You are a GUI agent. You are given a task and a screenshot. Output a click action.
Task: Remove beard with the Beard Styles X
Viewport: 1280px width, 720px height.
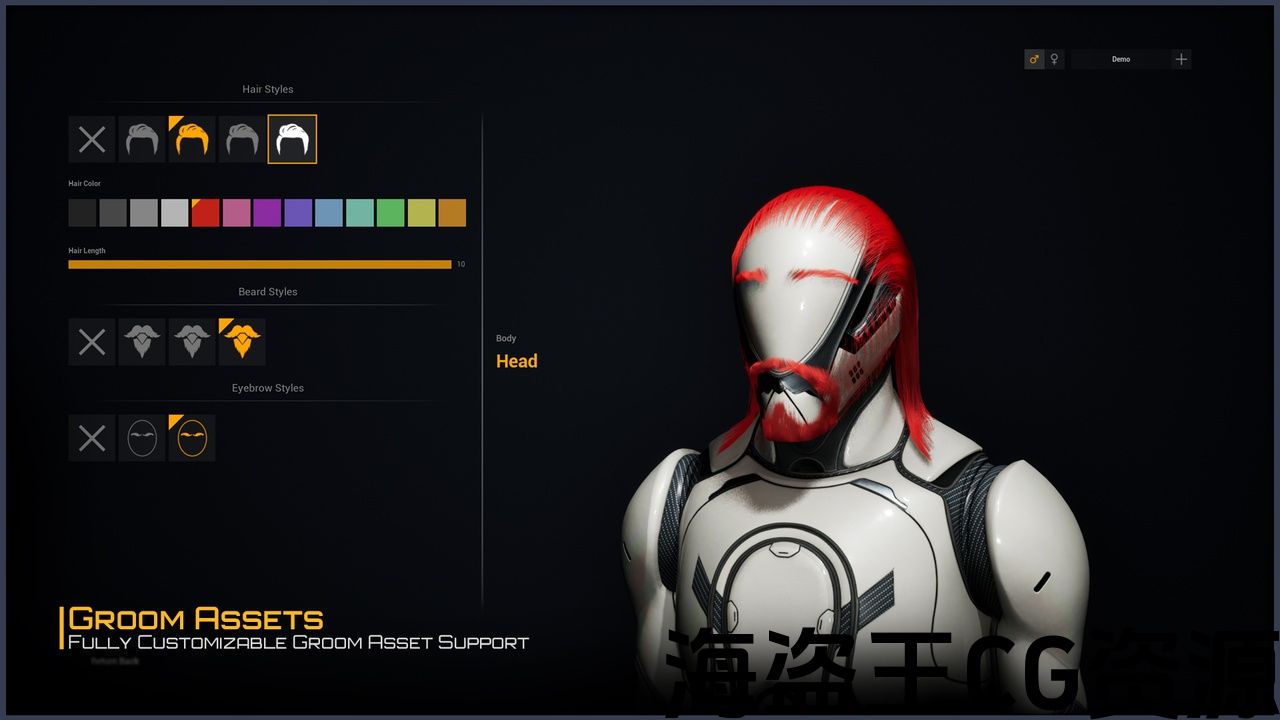pos(92,342)
